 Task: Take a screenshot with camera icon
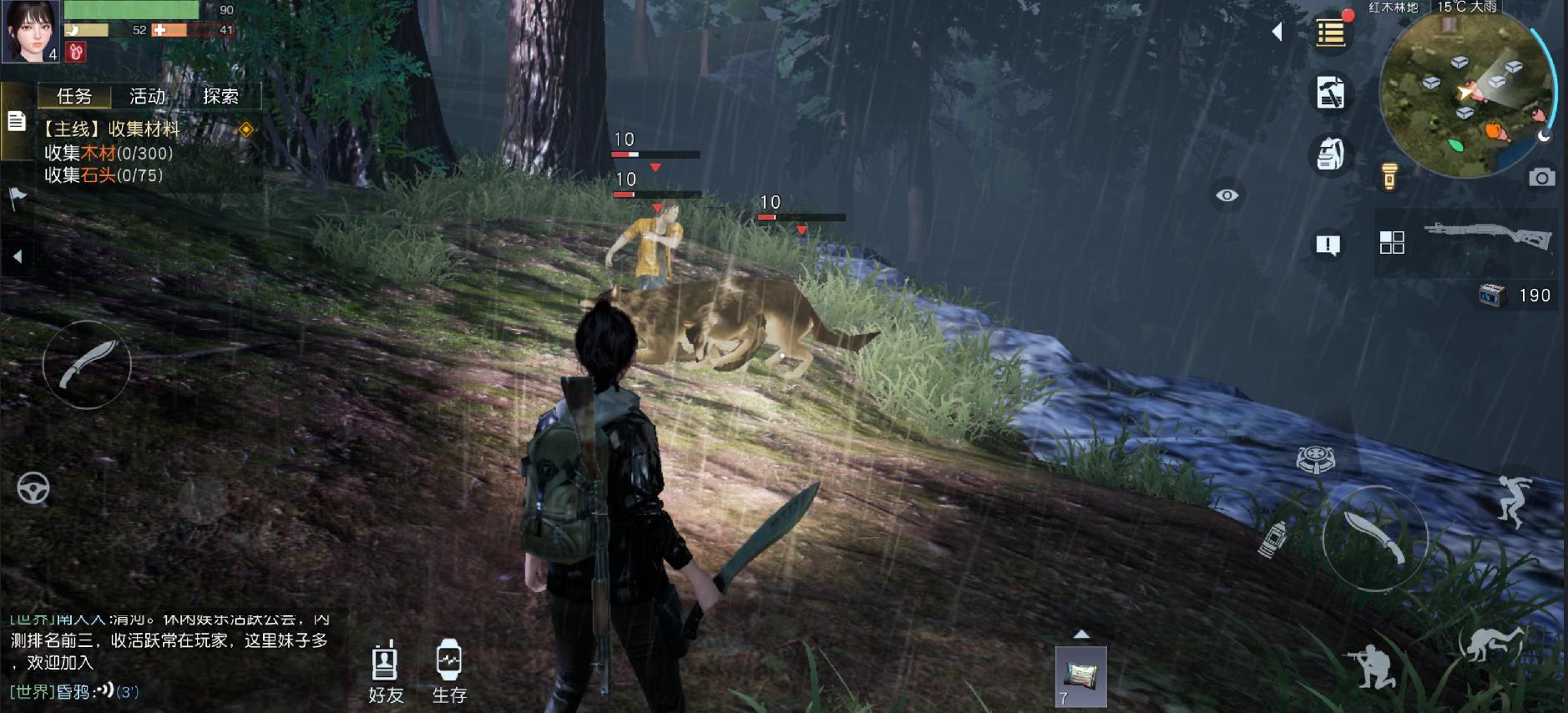(1541, 177)
